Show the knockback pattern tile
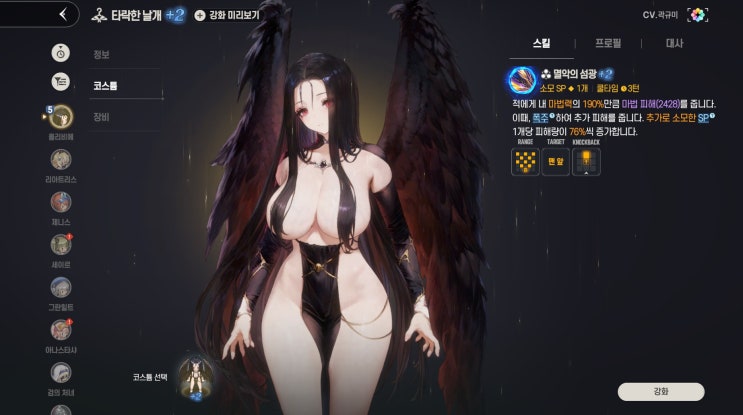The image size is (743, 415). click(585, 161)
